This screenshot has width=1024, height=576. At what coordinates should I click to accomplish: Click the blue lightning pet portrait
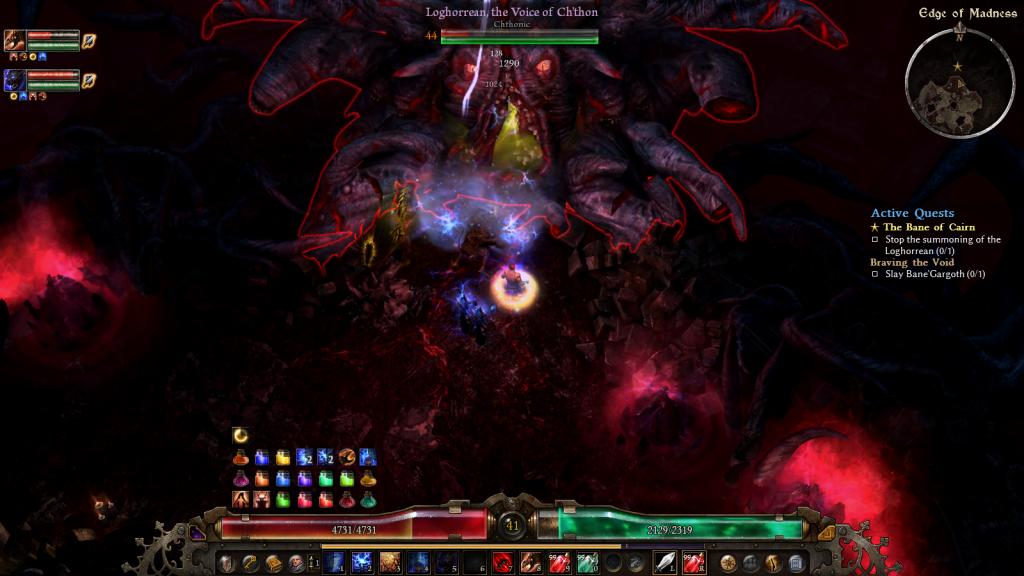[15, 80]
